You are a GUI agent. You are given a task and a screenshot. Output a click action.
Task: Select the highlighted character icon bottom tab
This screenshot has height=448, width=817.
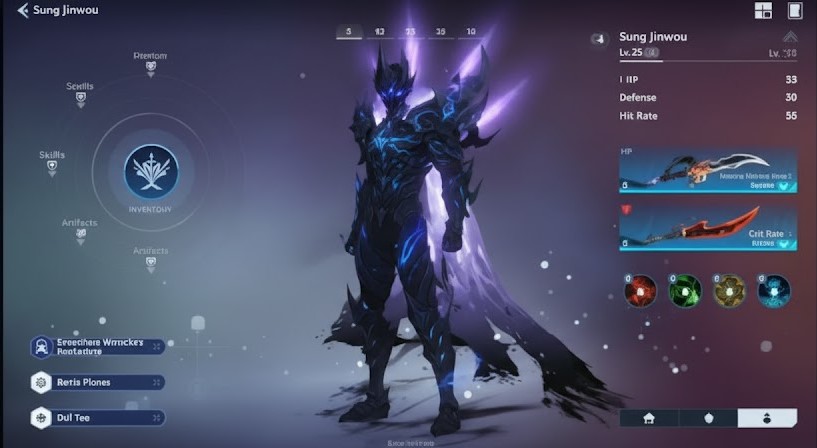[767, 418]
